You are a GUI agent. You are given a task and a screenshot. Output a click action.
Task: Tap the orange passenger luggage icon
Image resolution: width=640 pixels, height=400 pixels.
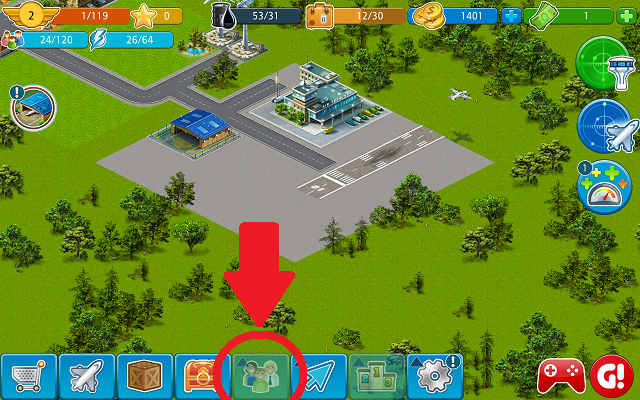[x=323, y=16]
